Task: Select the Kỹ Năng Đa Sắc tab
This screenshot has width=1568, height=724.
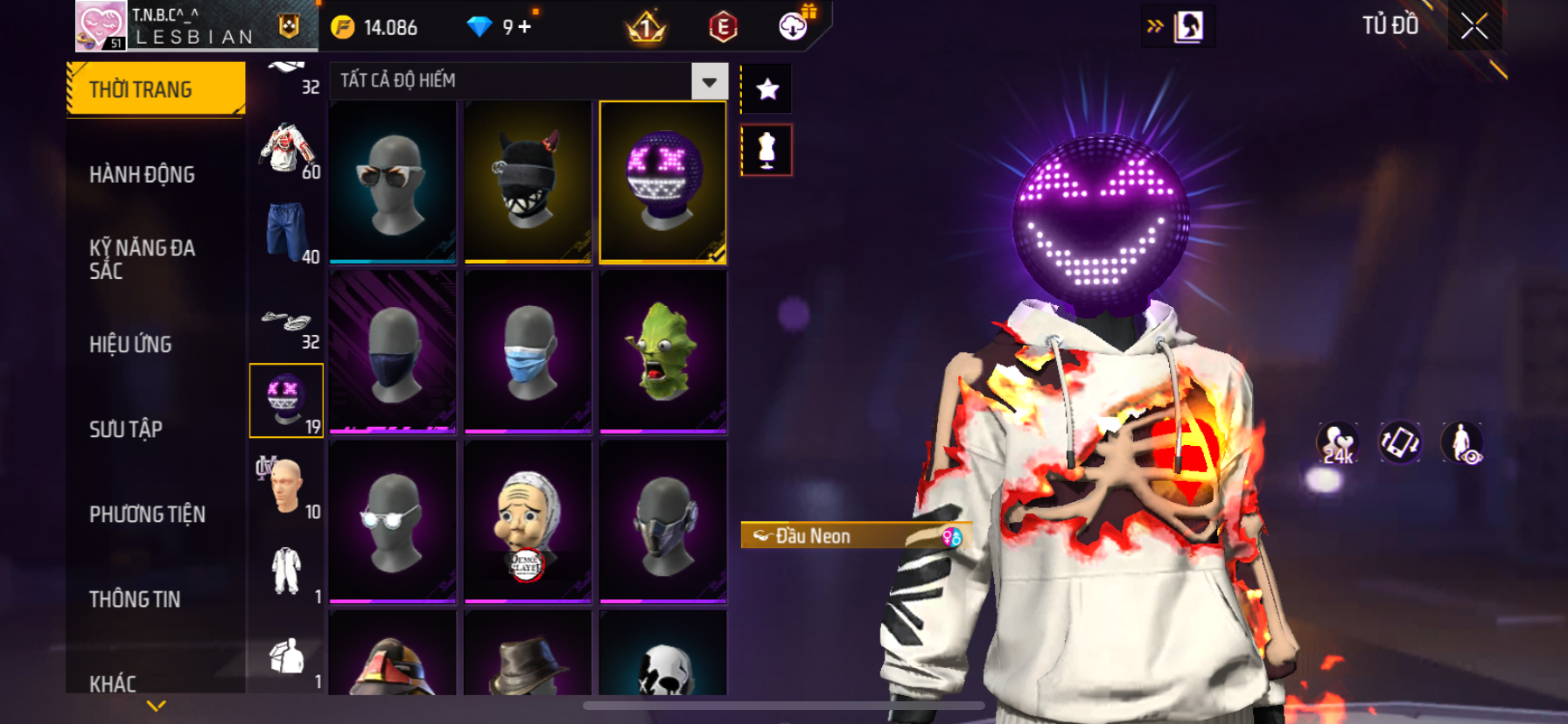Action: [x=142, y=259]
